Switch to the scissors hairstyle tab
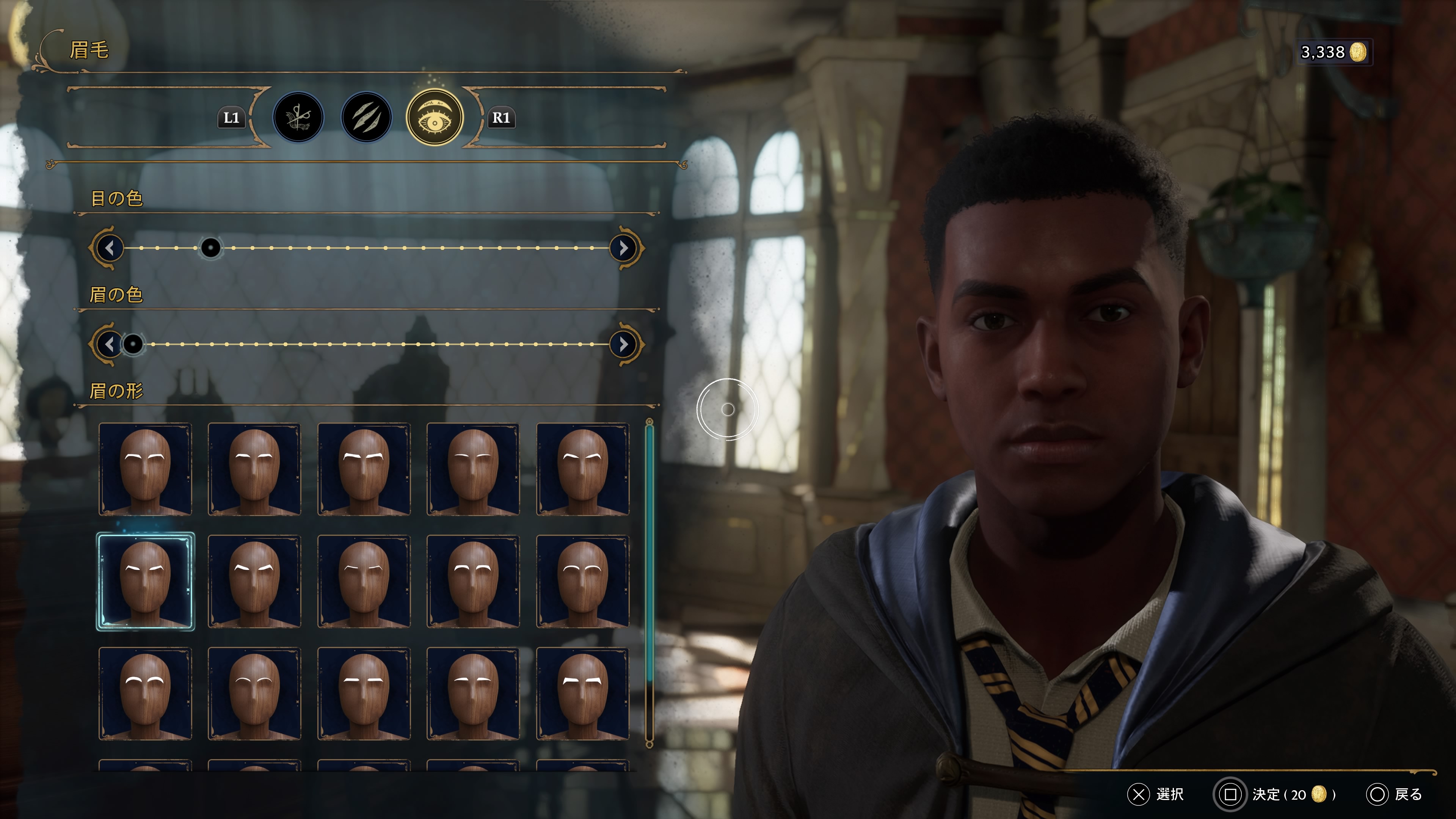This screenshot has width=1456, height=819. pyautogui.click(x=298, y=118)
